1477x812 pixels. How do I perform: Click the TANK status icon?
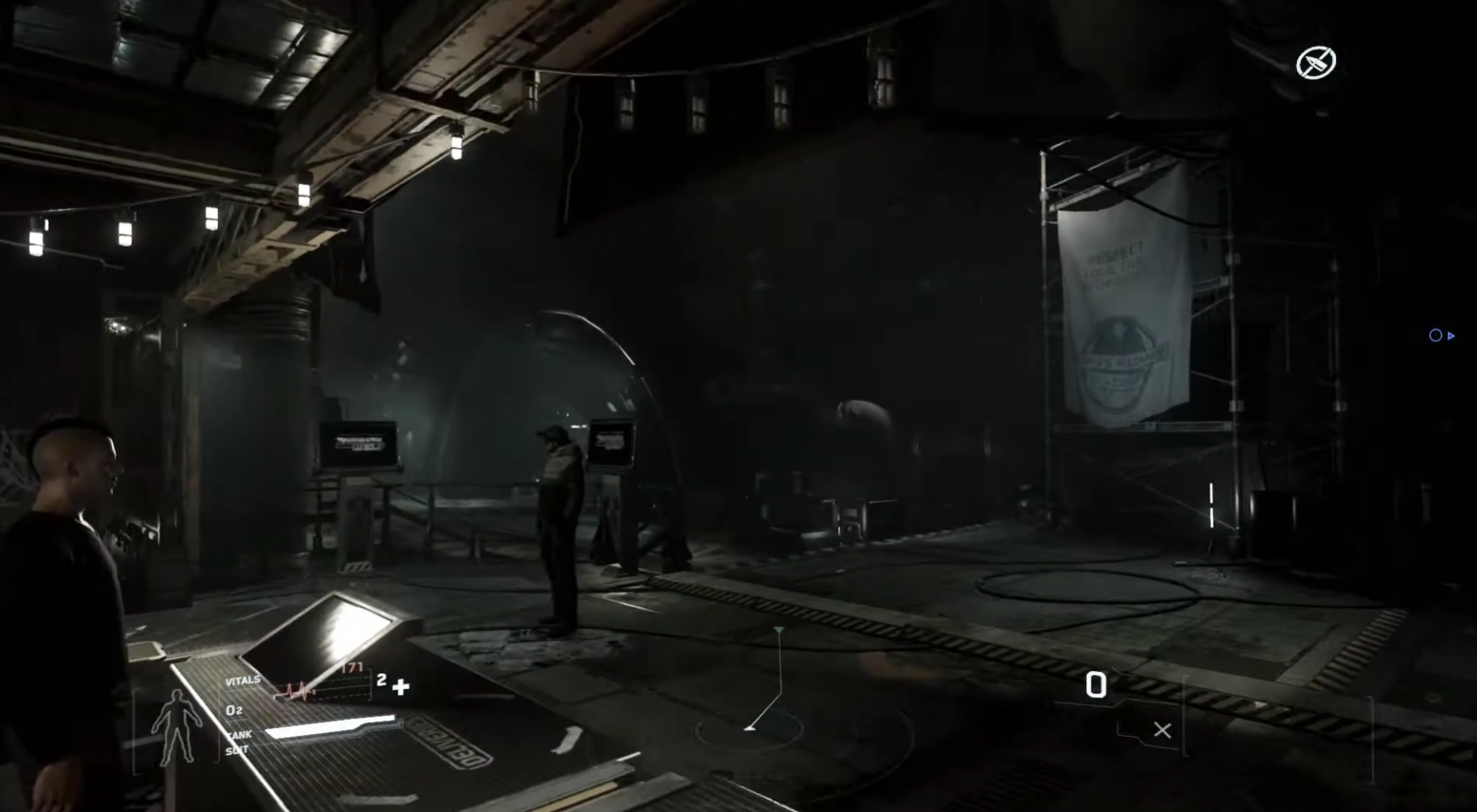click(x=239, y=734)
